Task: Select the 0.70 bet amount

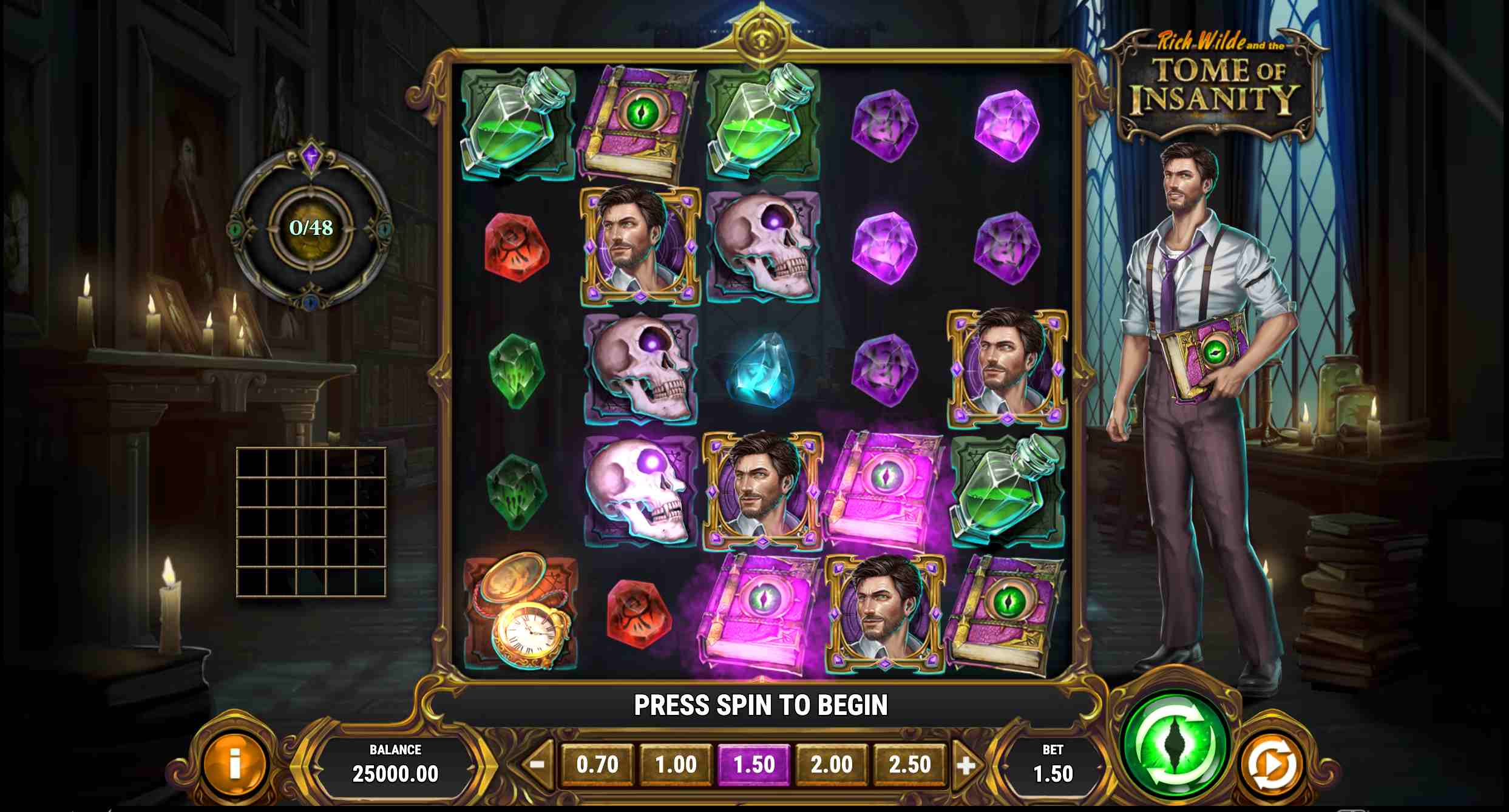Action: click(x=597, y=765)
